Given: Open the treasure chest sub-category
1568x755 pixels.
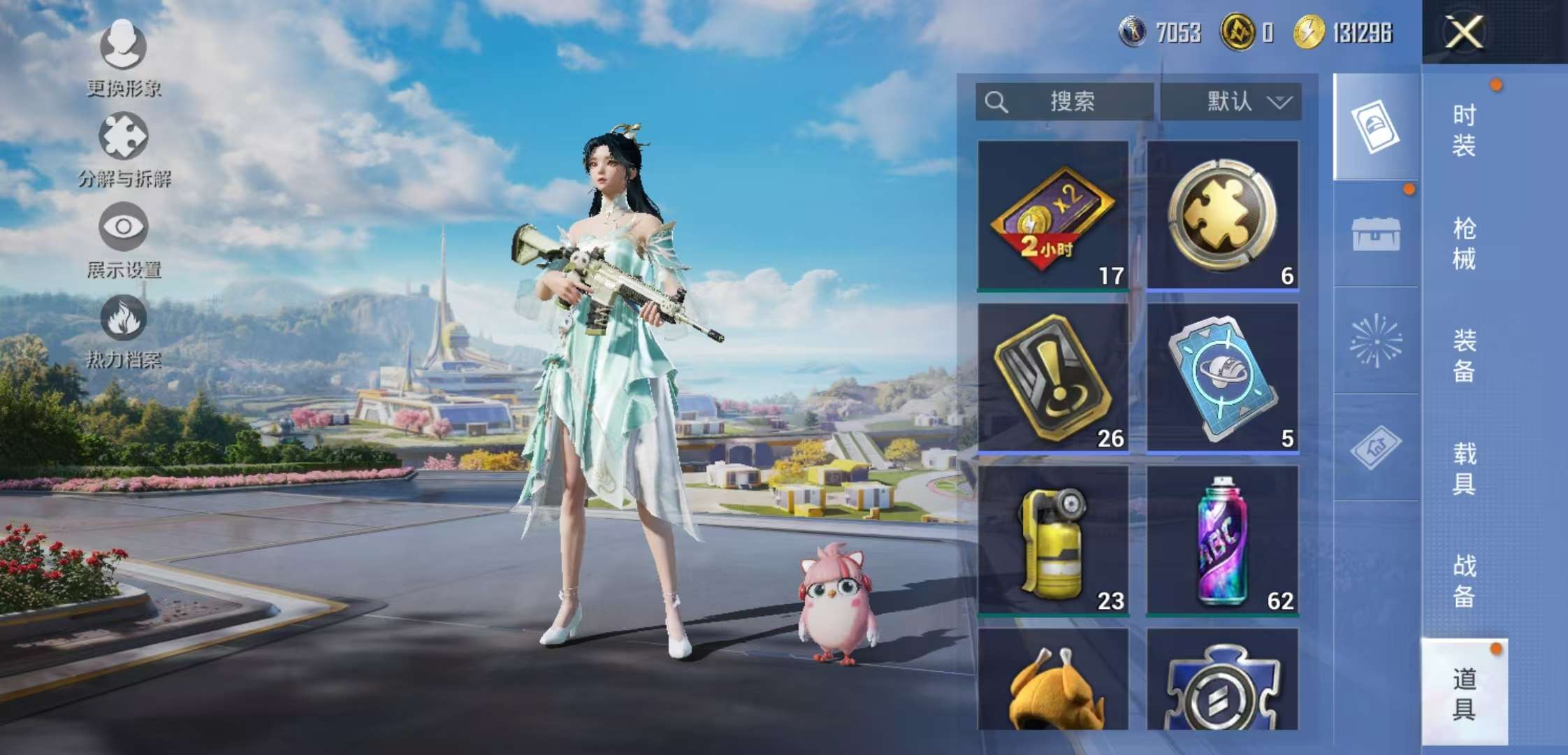Looking at the screenshot, I should [1376, 234].
